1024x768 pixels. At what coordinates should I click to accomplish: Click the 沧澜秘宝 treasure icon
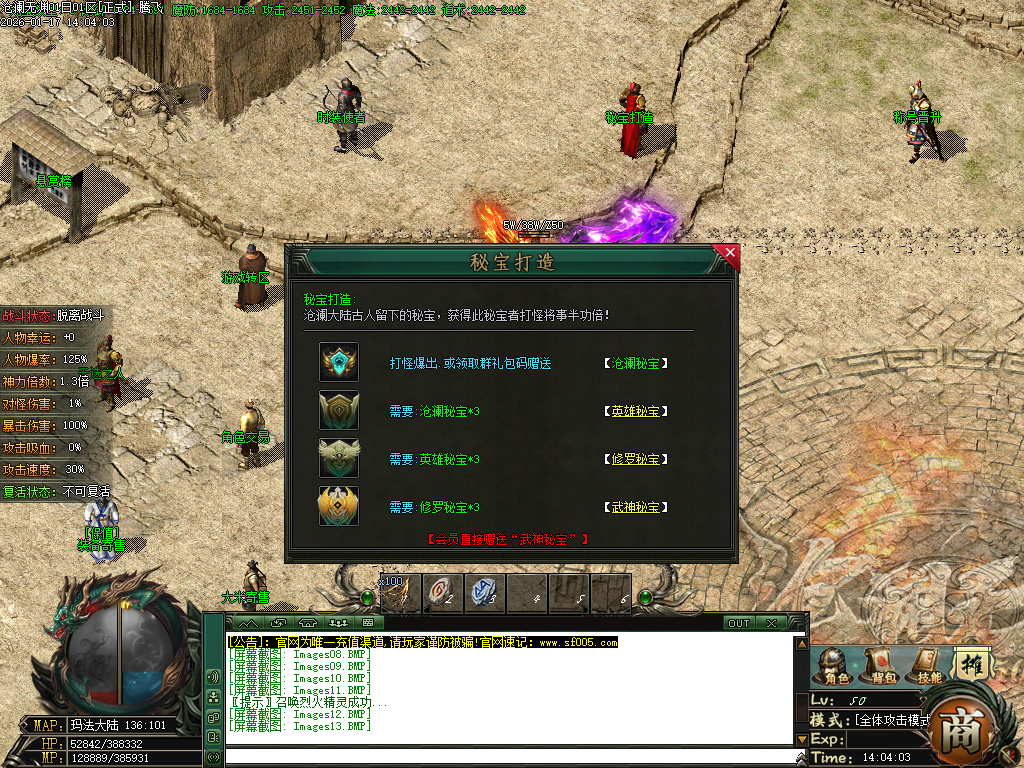(x=339, y=362)
